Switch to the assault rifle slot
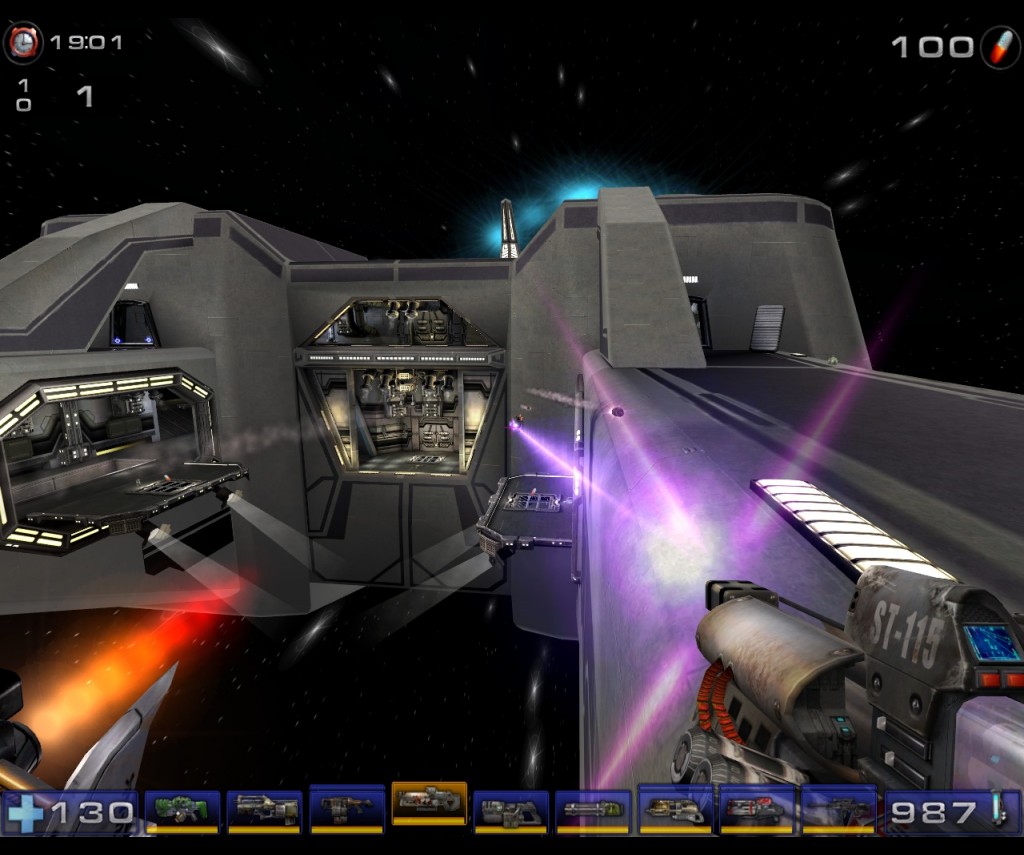The height and width of the screenshot is (855, 1024). [264, 809]
